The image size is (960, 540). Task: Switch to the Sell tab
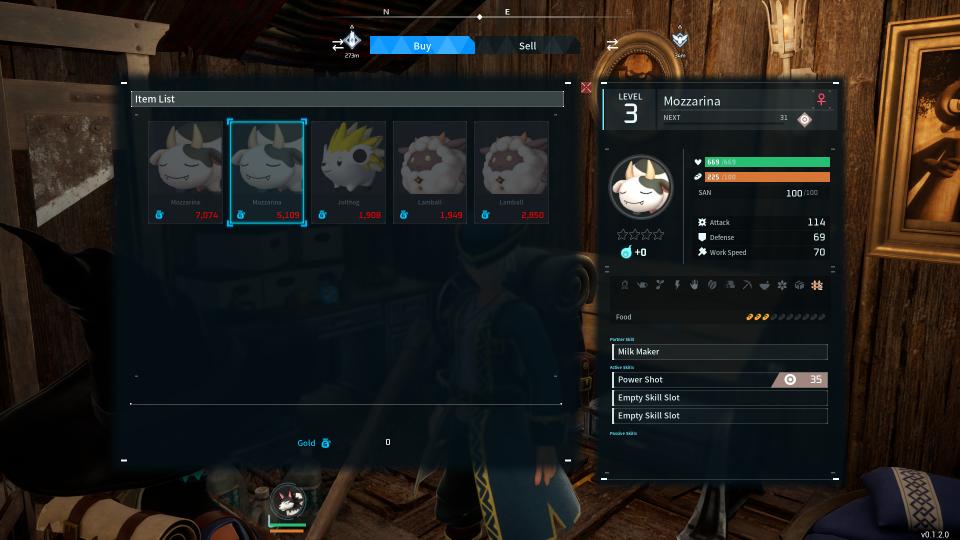(527, 46)
